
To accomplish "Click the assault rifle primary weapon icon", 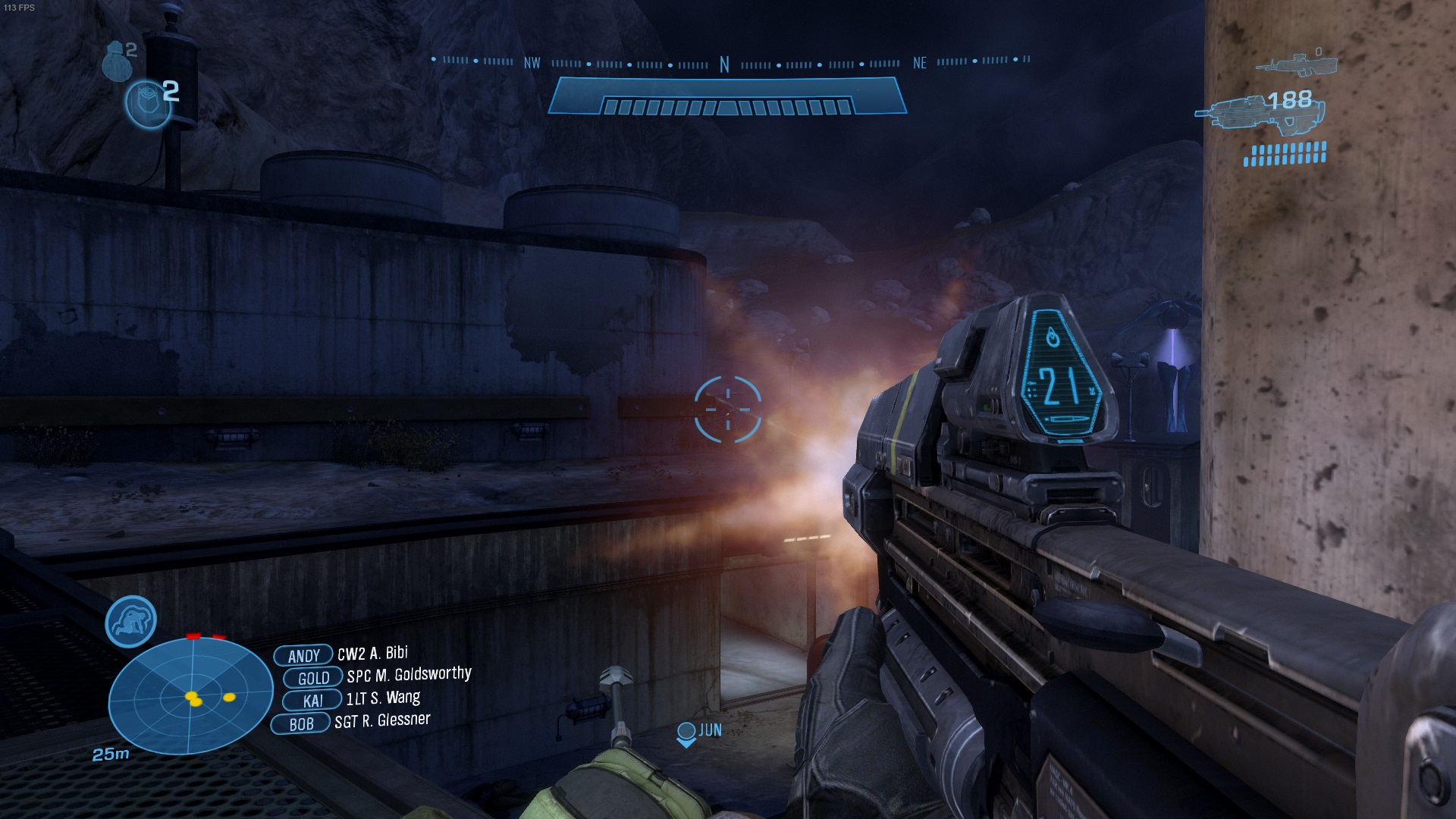I will click(1260, 114).
